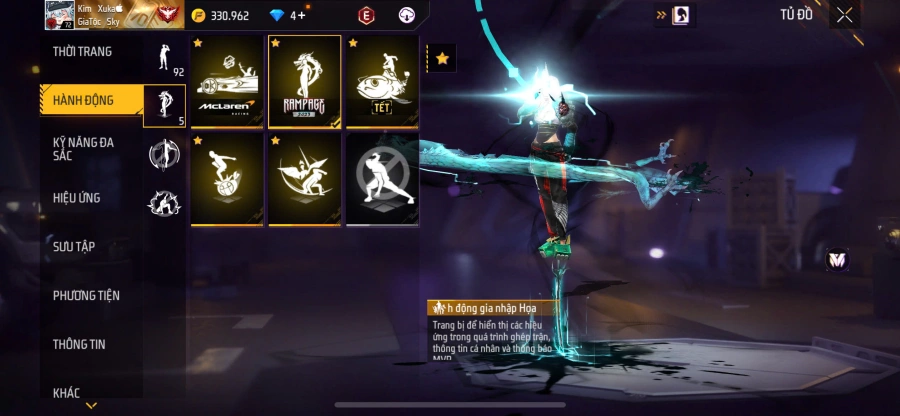Select the crossed-out default emote slot
Image resolution: width=900 pixels, height=416 pixels.
(381, 179)
